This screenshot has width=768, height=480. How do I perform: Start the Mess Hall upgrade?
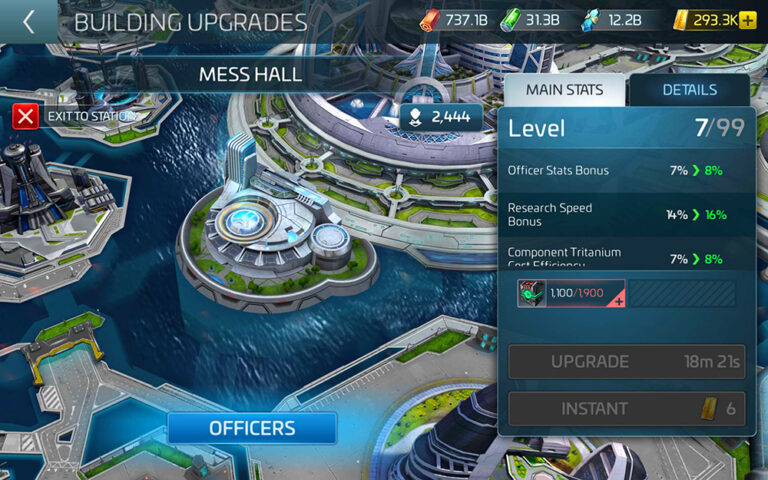point(626,362)
